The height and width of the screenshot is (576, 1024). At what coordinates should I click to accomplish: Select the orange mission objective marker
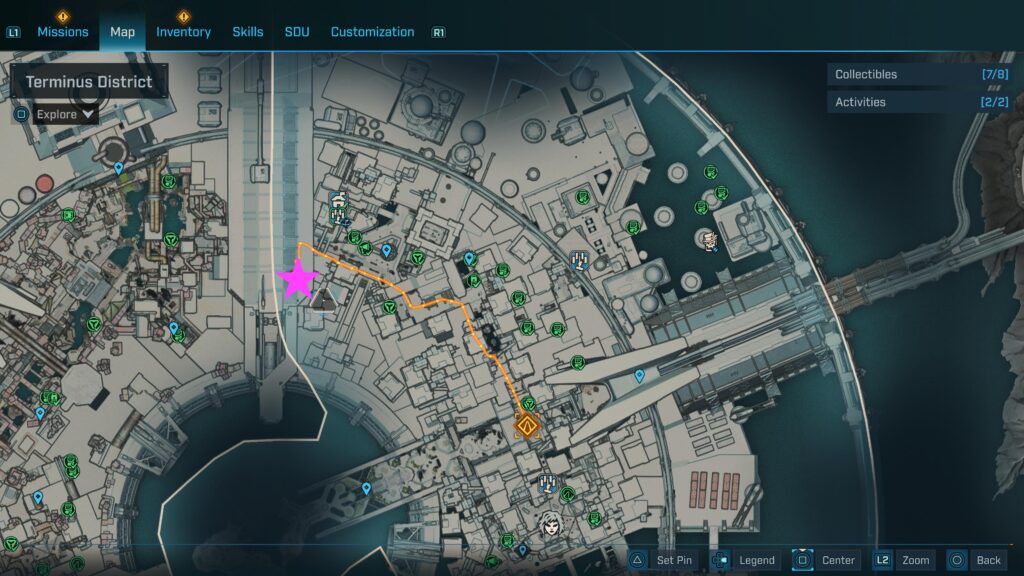coord(527,427)
